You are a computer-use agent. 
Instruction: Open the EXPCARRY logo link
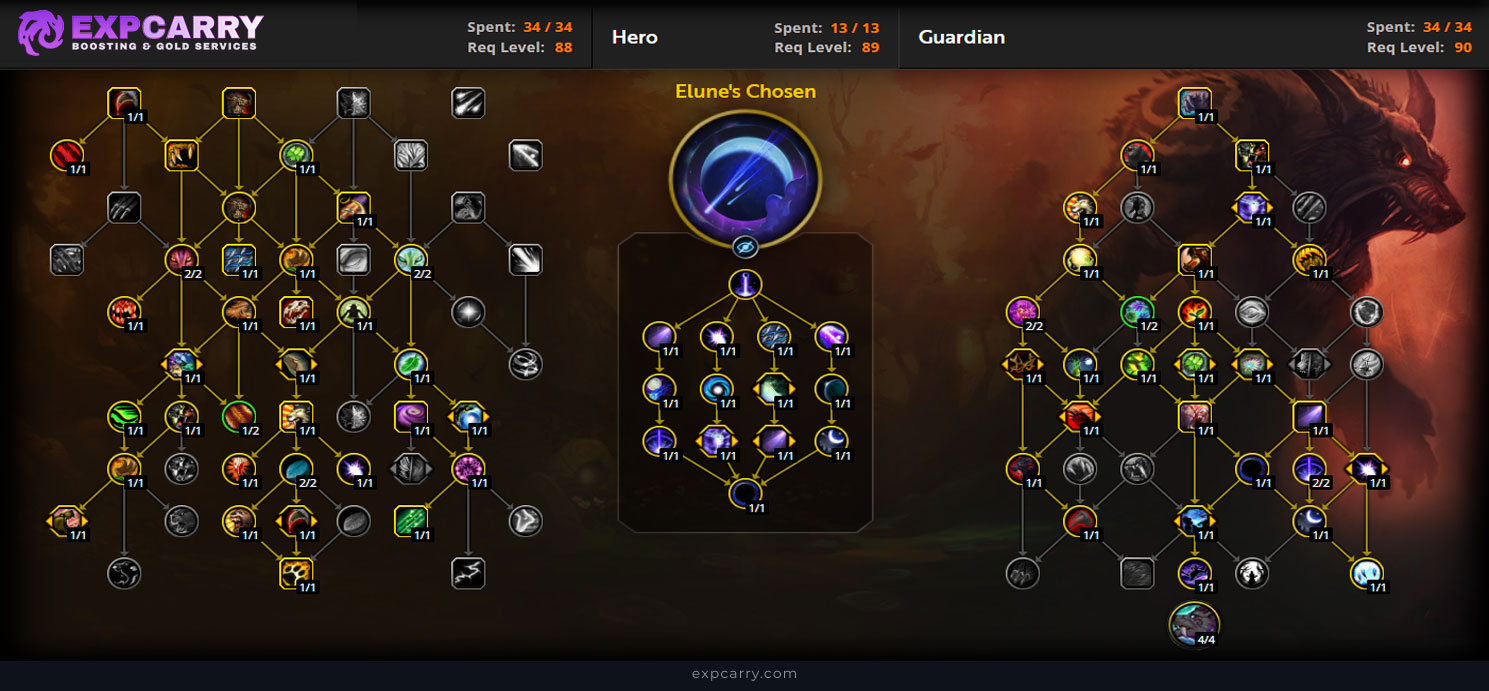click(x=140, y=33)
